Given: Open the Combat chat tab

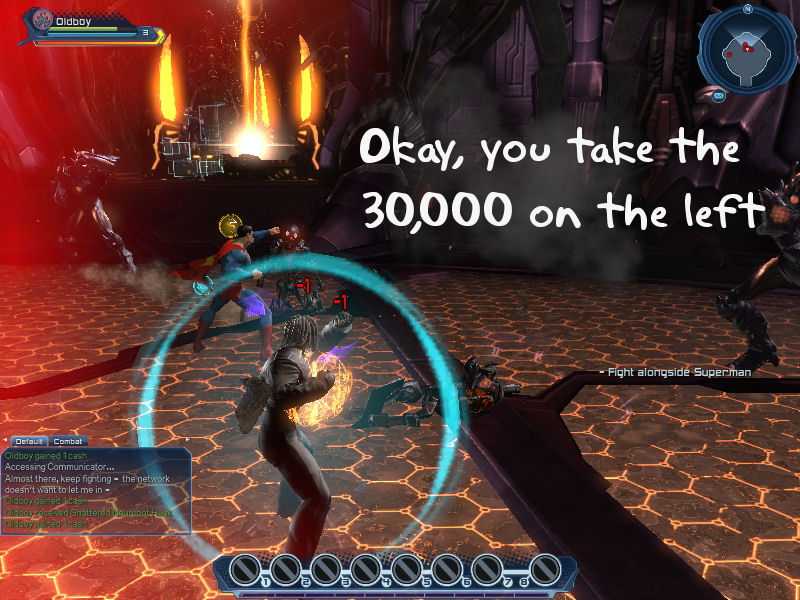Looking at the screenshot, I should click(x=67, y=440).
